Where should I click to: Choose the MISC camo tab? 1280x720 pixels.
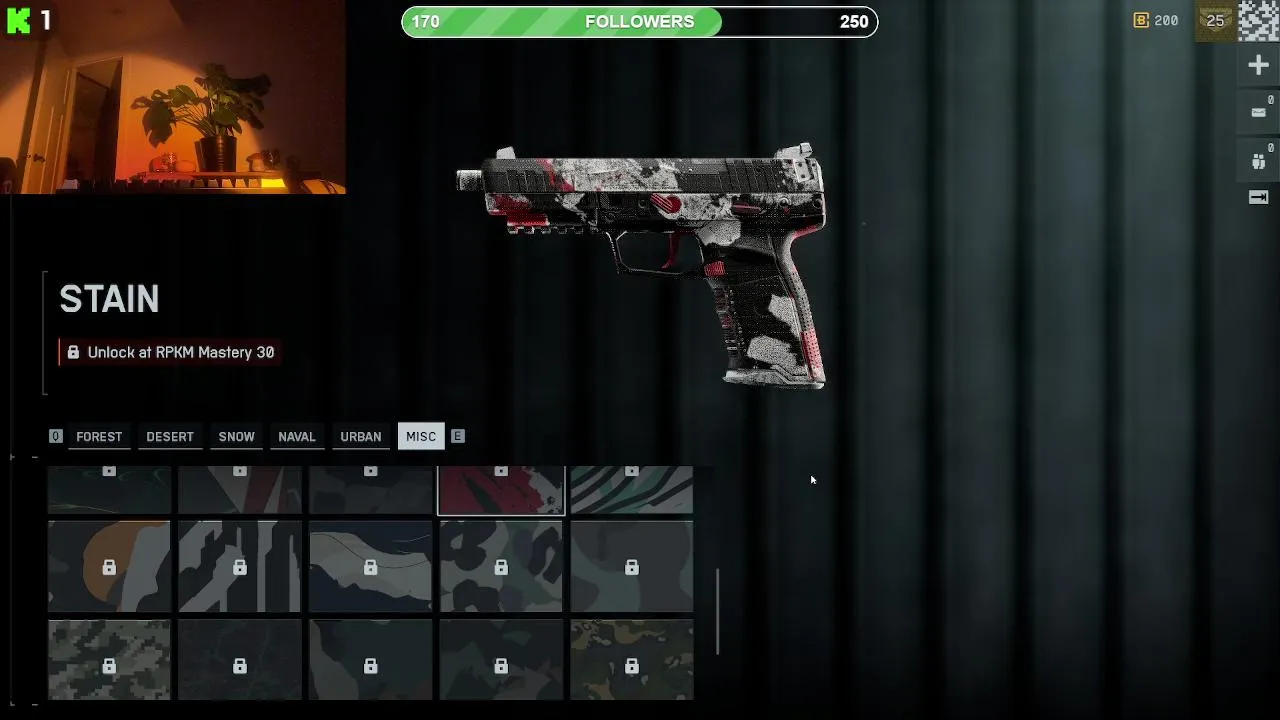[x=421, y=437]
